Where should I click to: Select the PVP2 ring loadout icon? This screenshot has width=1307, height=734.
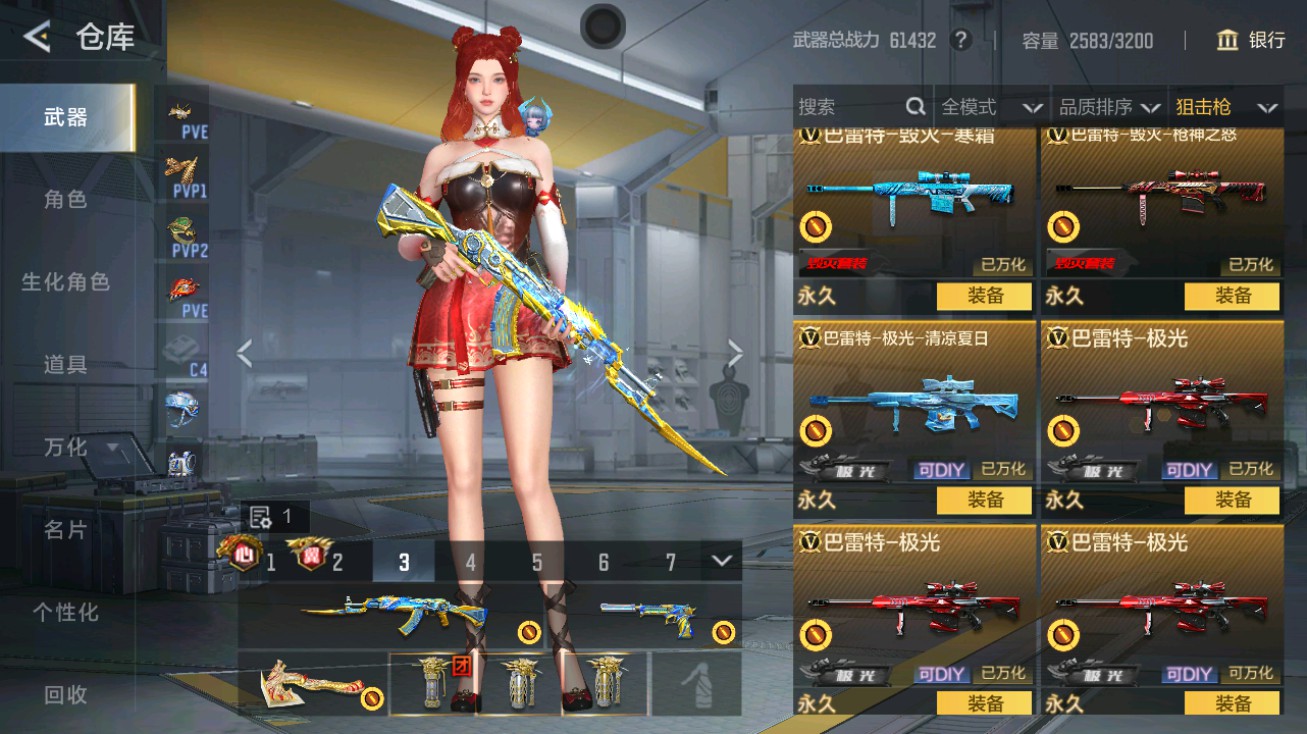pos(182,230)
